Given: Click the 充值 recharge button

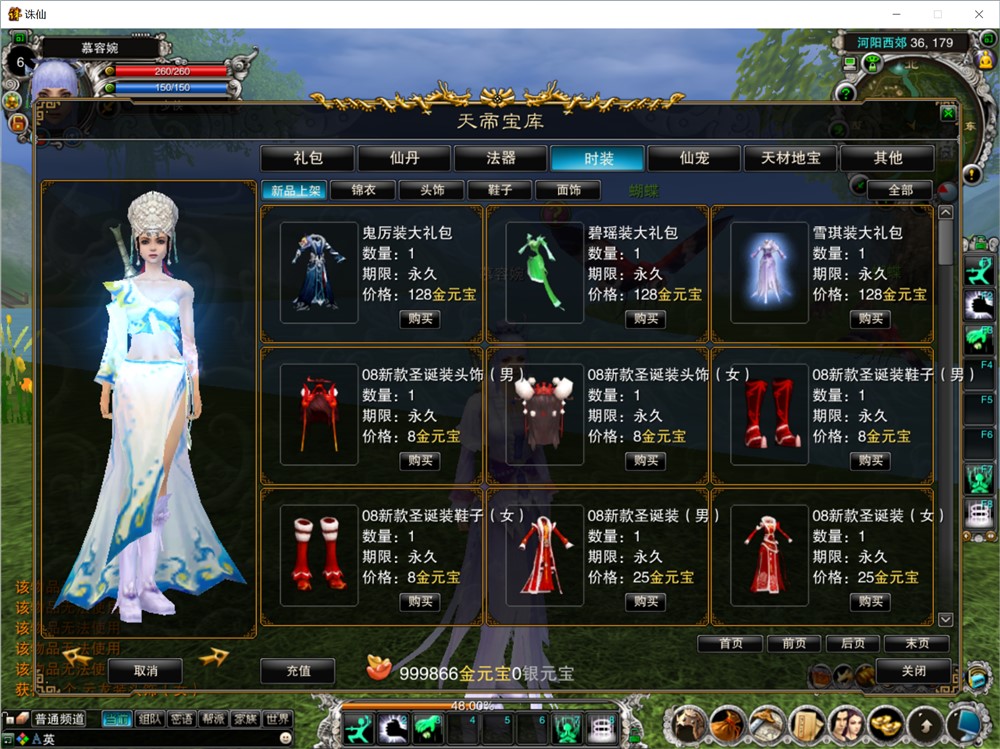Looking at the screenshot, I should tap(298, 671).
